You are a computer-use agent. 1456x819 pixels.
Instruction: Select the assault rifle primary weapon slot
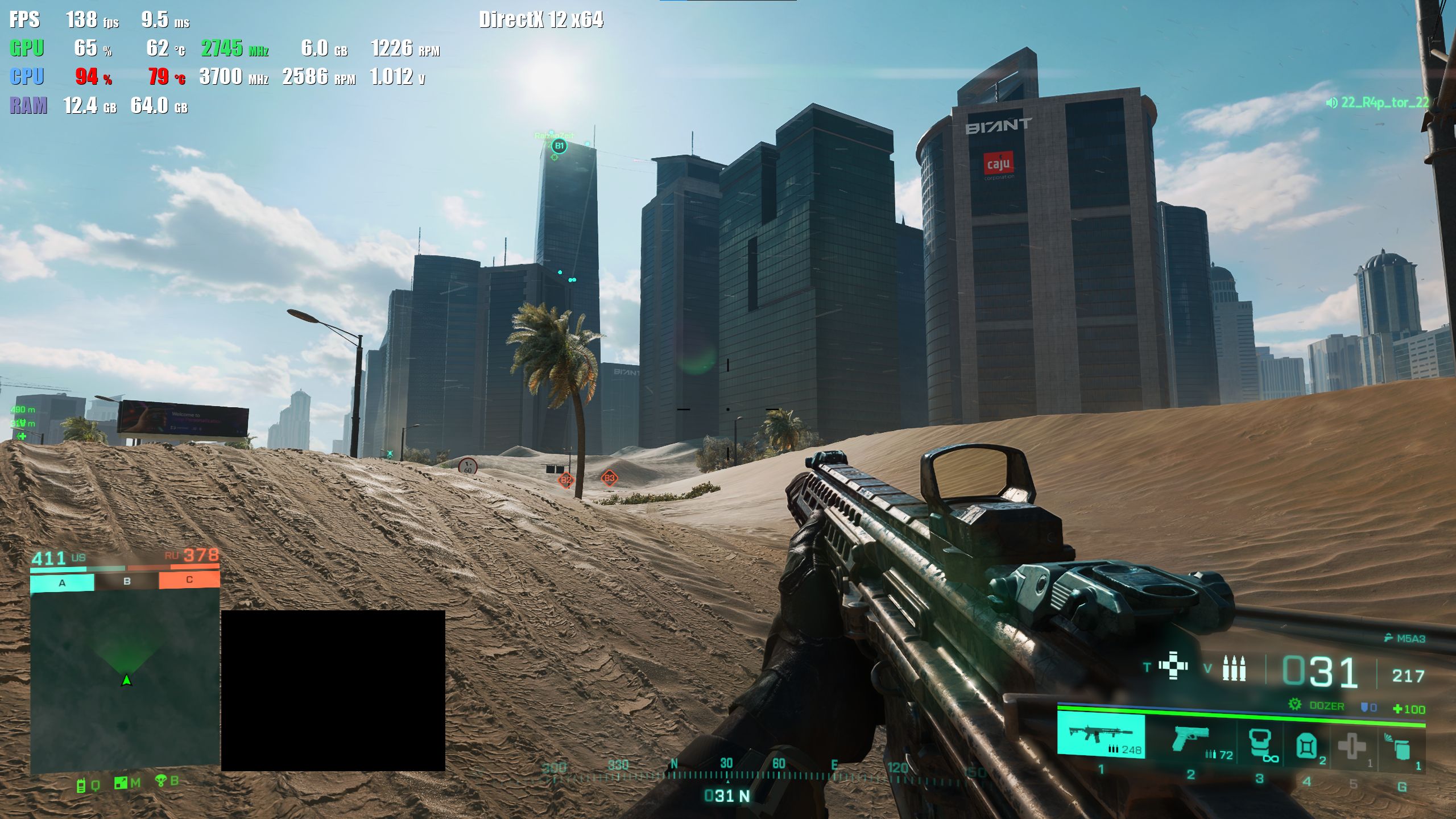pos(1101,736)
